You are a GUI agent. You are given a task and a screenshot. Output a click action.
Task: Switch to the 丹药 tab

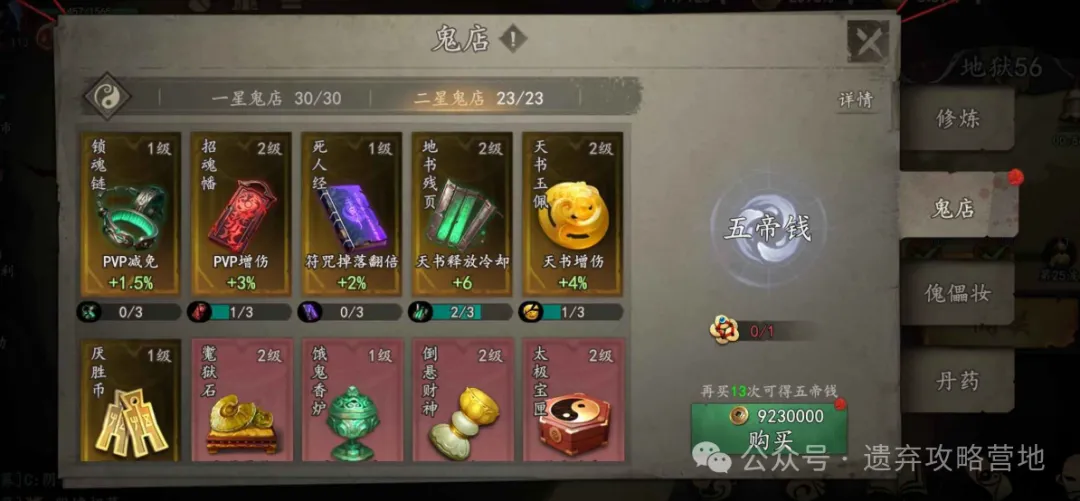tap(956, 380)
